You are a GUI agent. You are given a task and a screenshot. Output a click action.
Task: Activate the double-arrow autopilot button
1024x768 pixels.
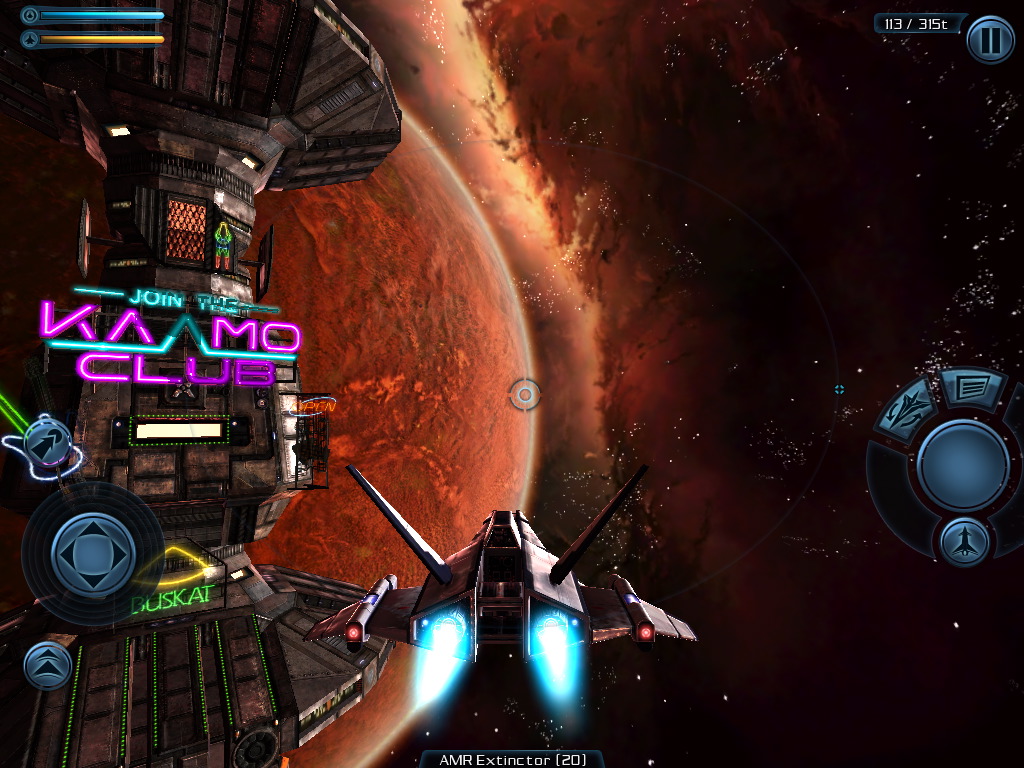click(46, 443)
